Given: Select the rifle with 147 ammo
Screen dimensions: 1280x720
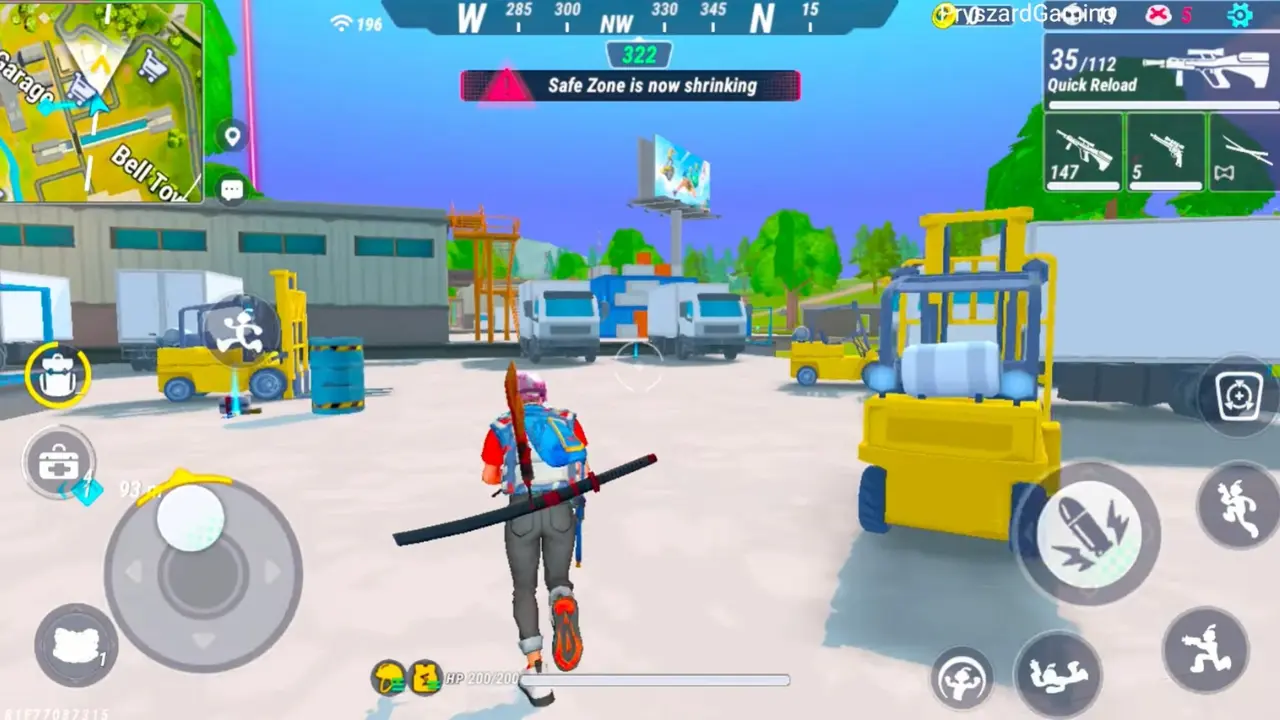Looking at the screenshot, I should (x=1082, y=150).
